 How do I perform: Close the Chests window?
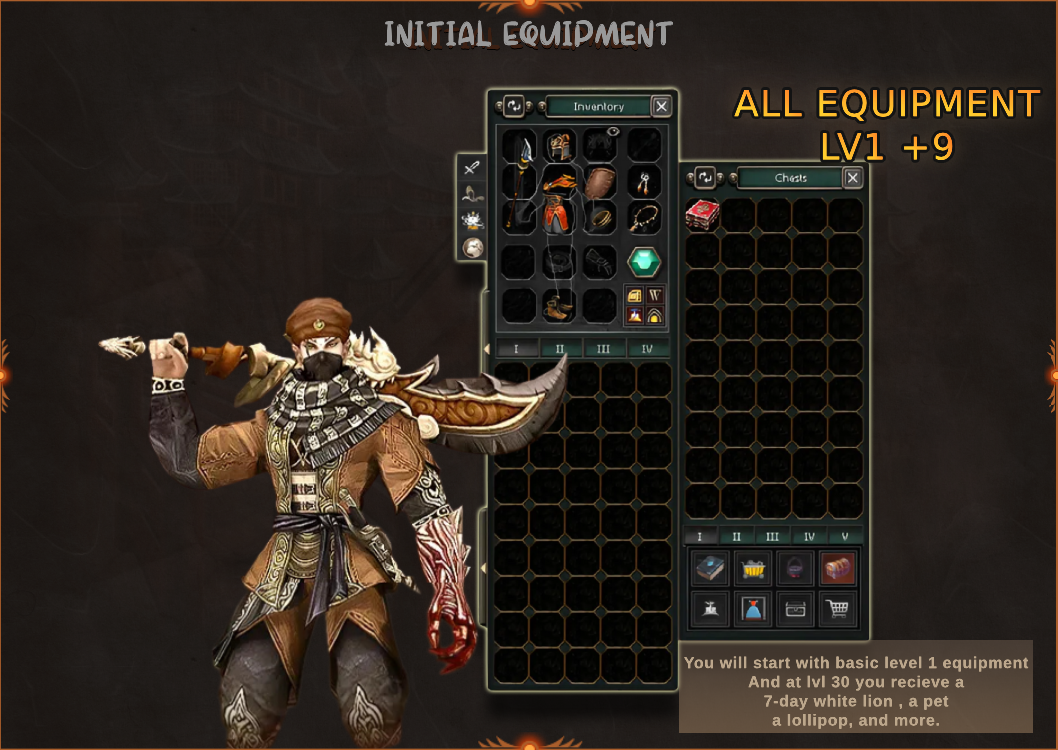(x=852, y=178)
